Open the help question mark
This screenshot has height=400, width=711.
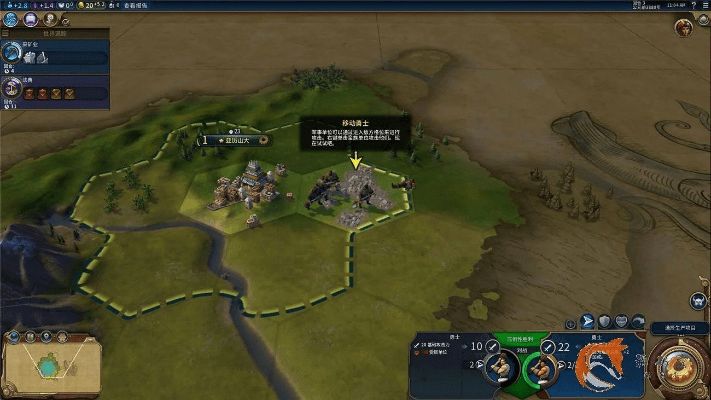point(693,6)
